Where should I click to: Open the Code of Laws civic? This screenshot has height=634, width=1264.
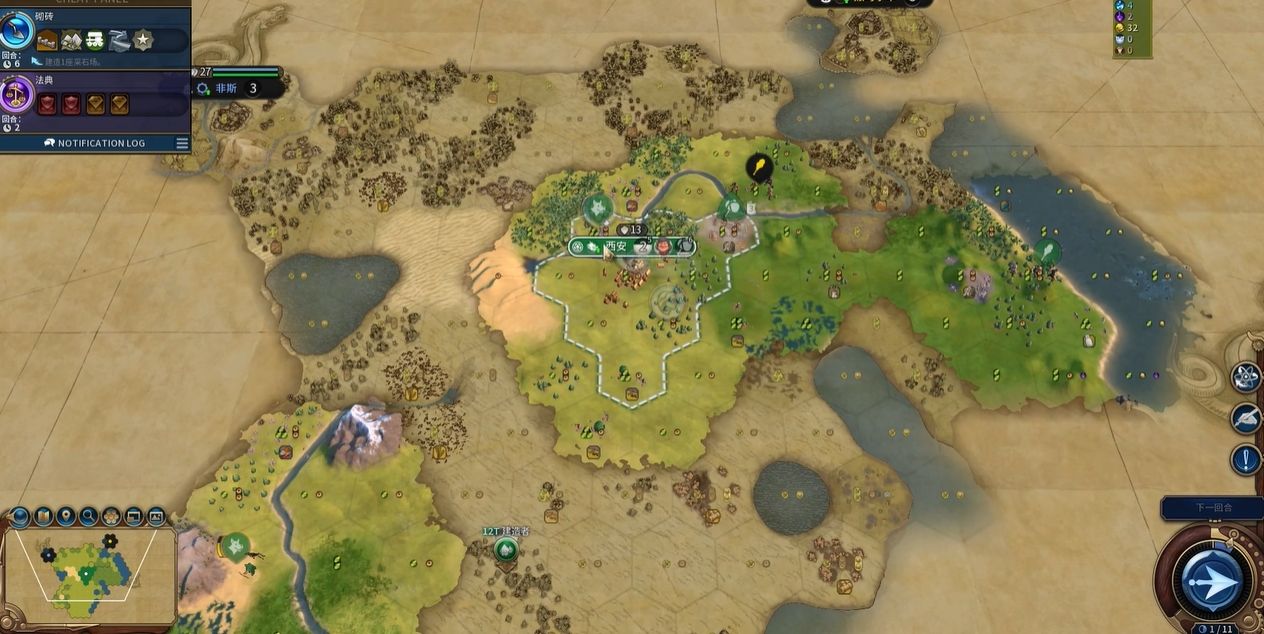tap(17, 97)
